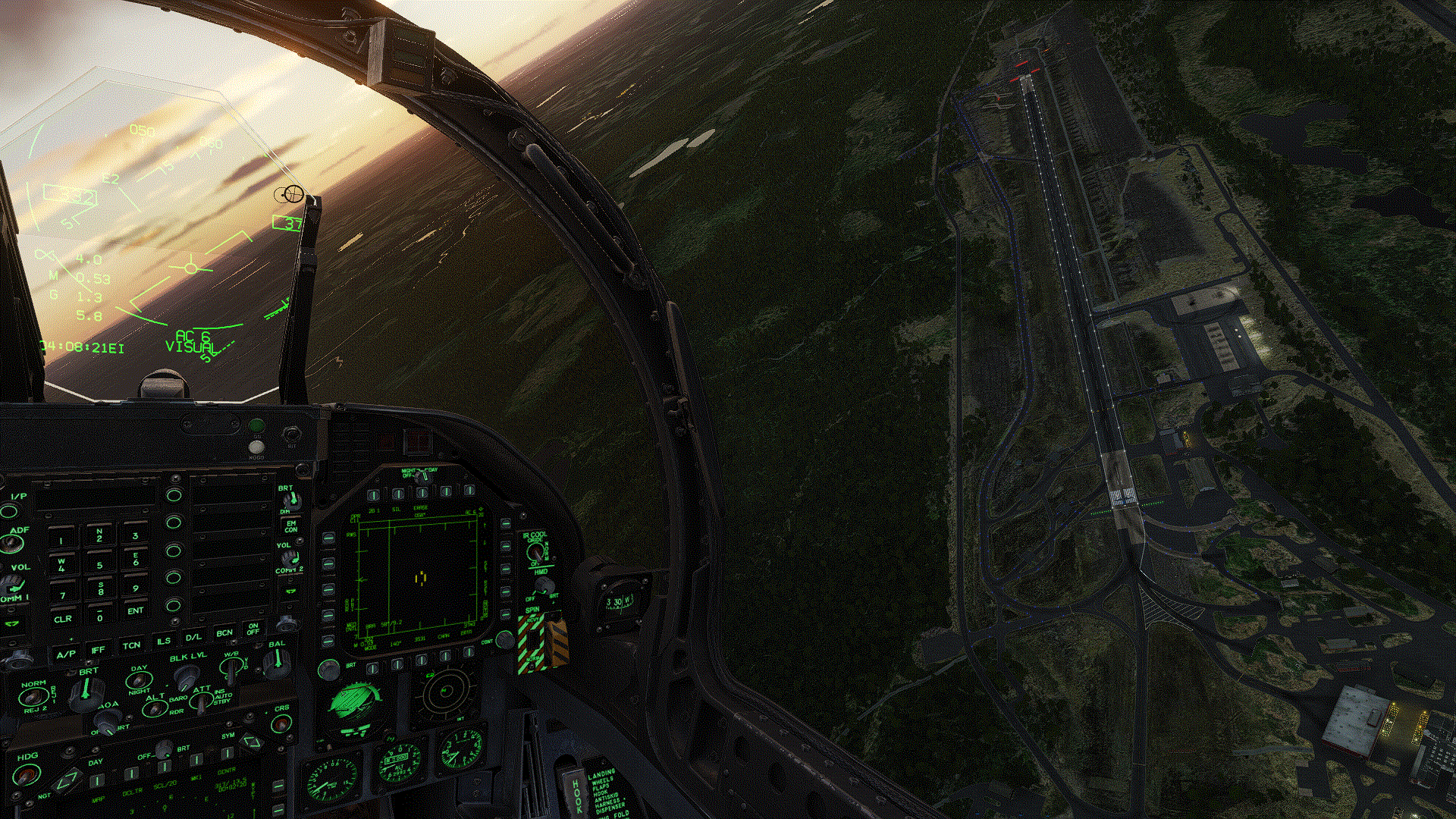Choose the TCN TACAN button
Viewport: 1456px width, 819px height.
pos(131,645)
